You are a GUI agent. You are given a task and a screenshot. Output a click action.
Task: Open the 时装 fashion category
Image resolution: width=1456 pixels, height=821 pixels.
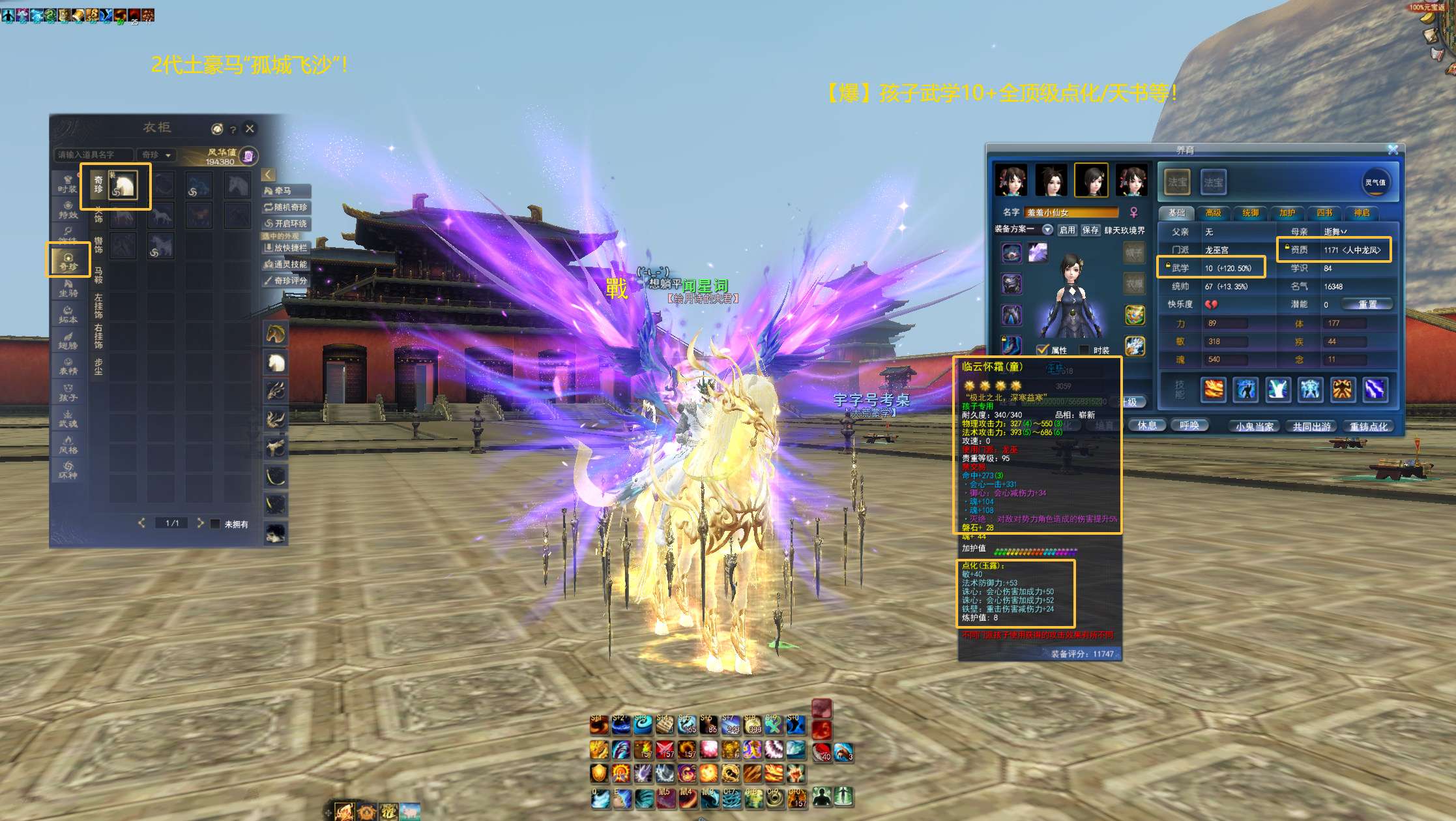point(68,184)
